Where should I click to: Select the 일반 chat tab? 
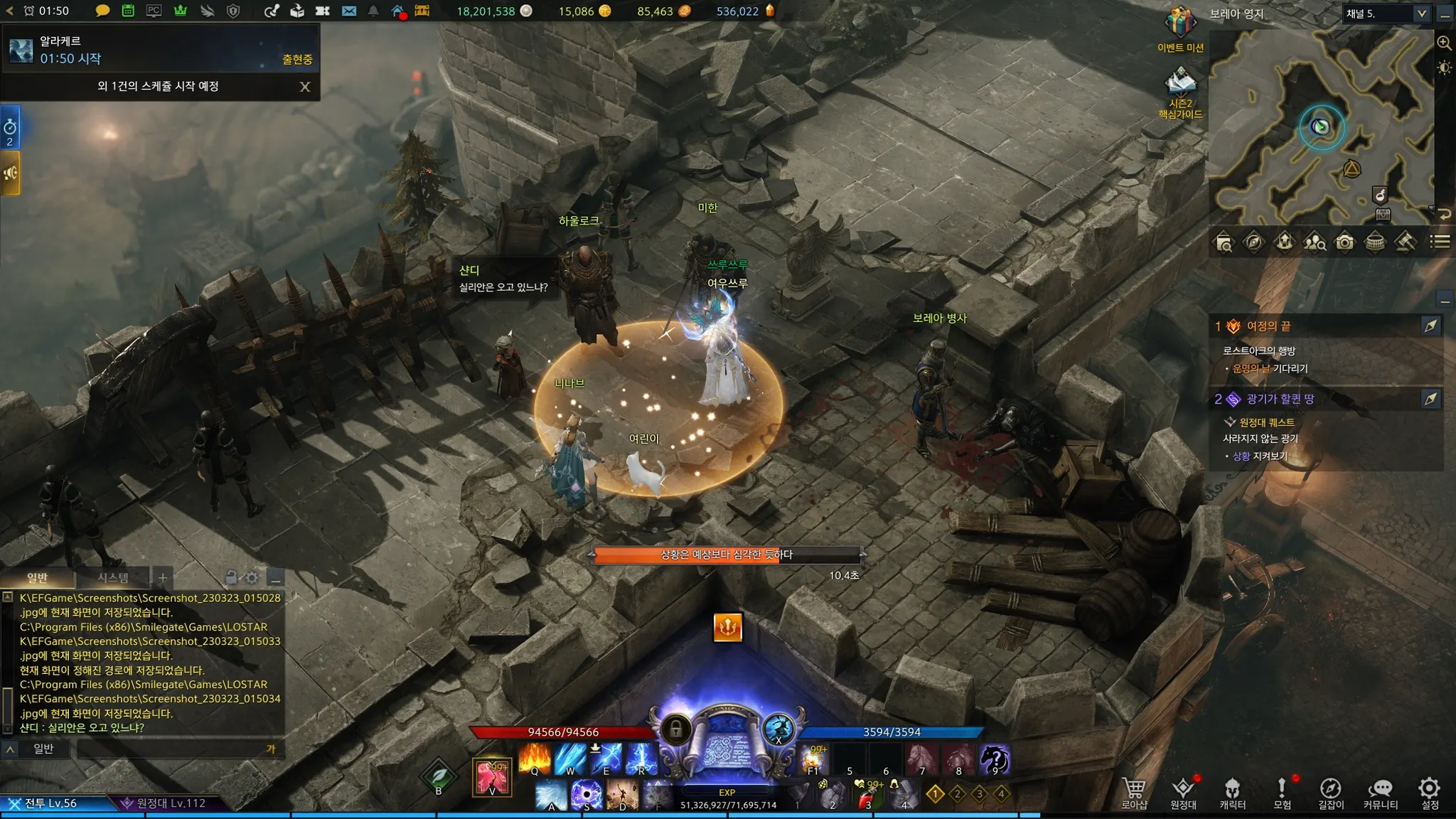tap(37, 577)
